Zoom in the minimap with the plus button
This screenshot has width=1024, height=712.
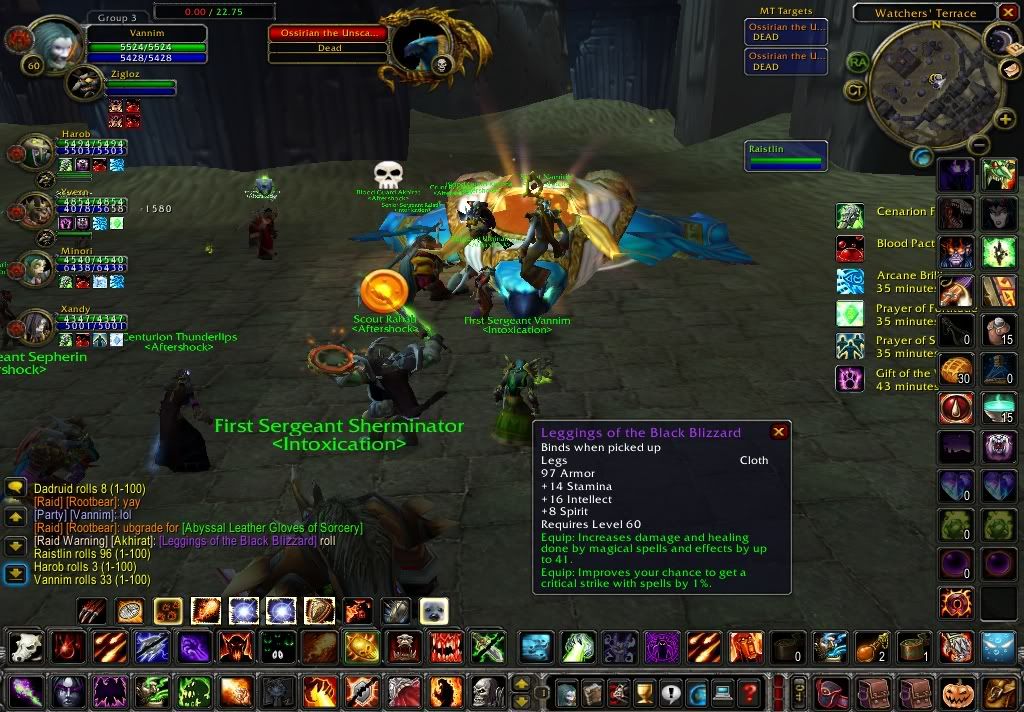pos(1004,120)
